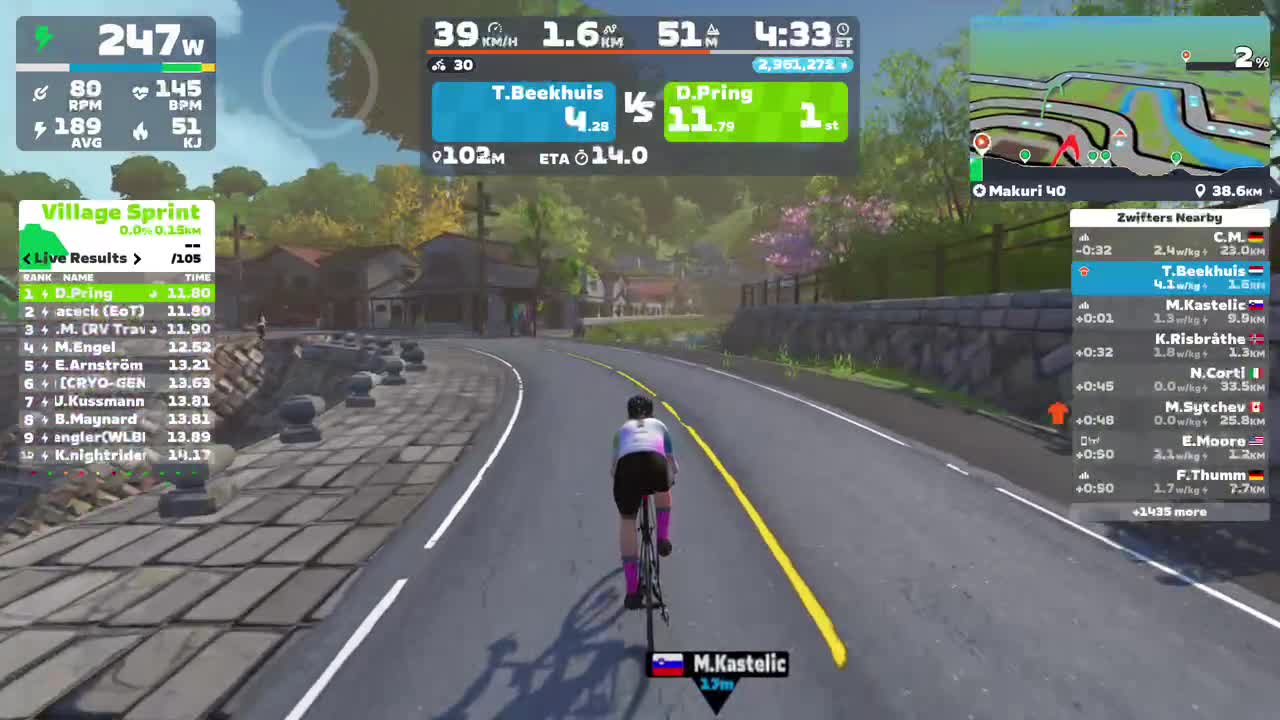
Task: Click the flame calories icon beside 51 KJ
Action: (x=141, y=130)
